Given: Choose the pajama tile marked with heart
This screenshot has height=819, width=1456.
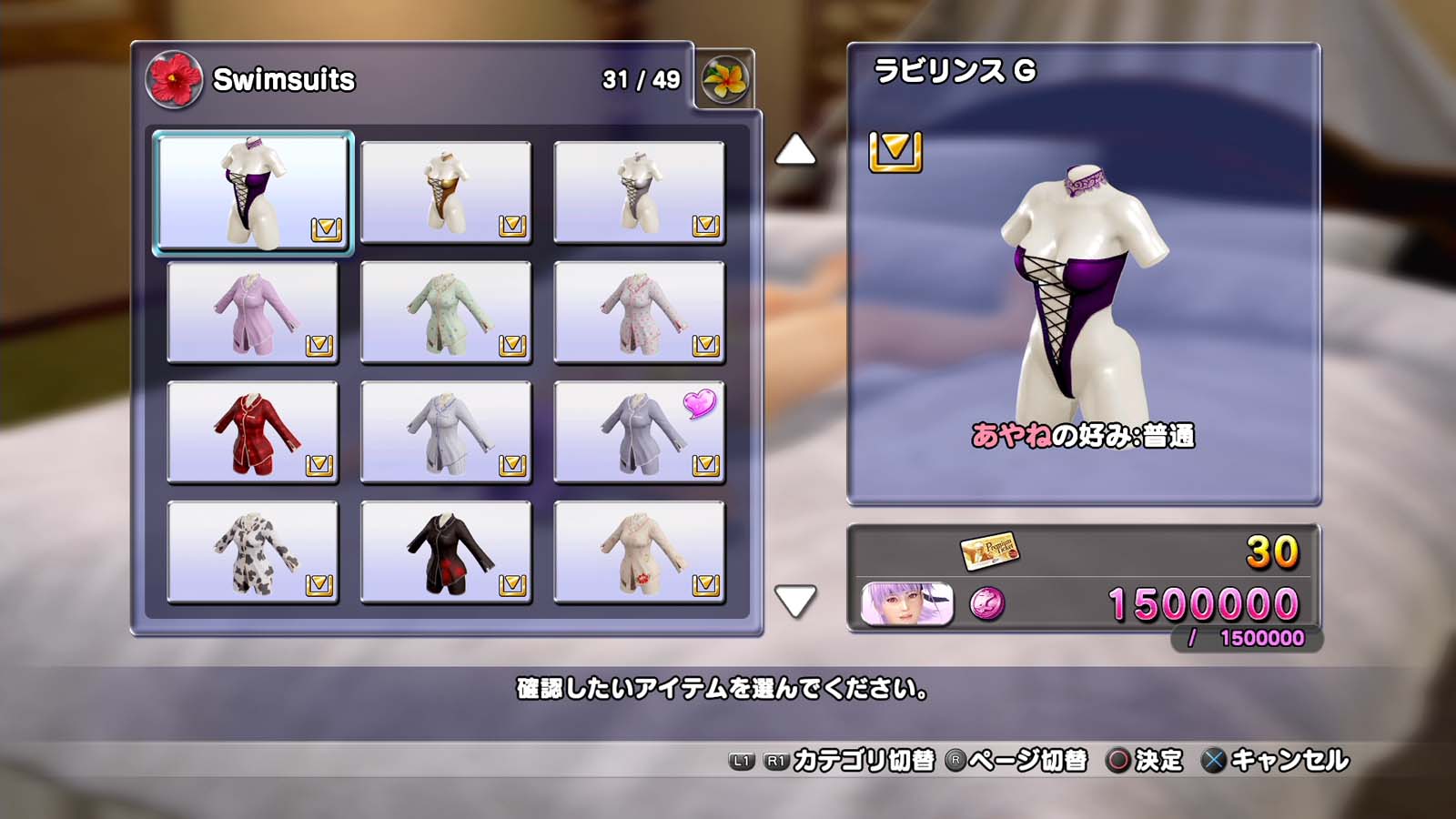Looking at the screenshot, I should click(x=639, y=432).
